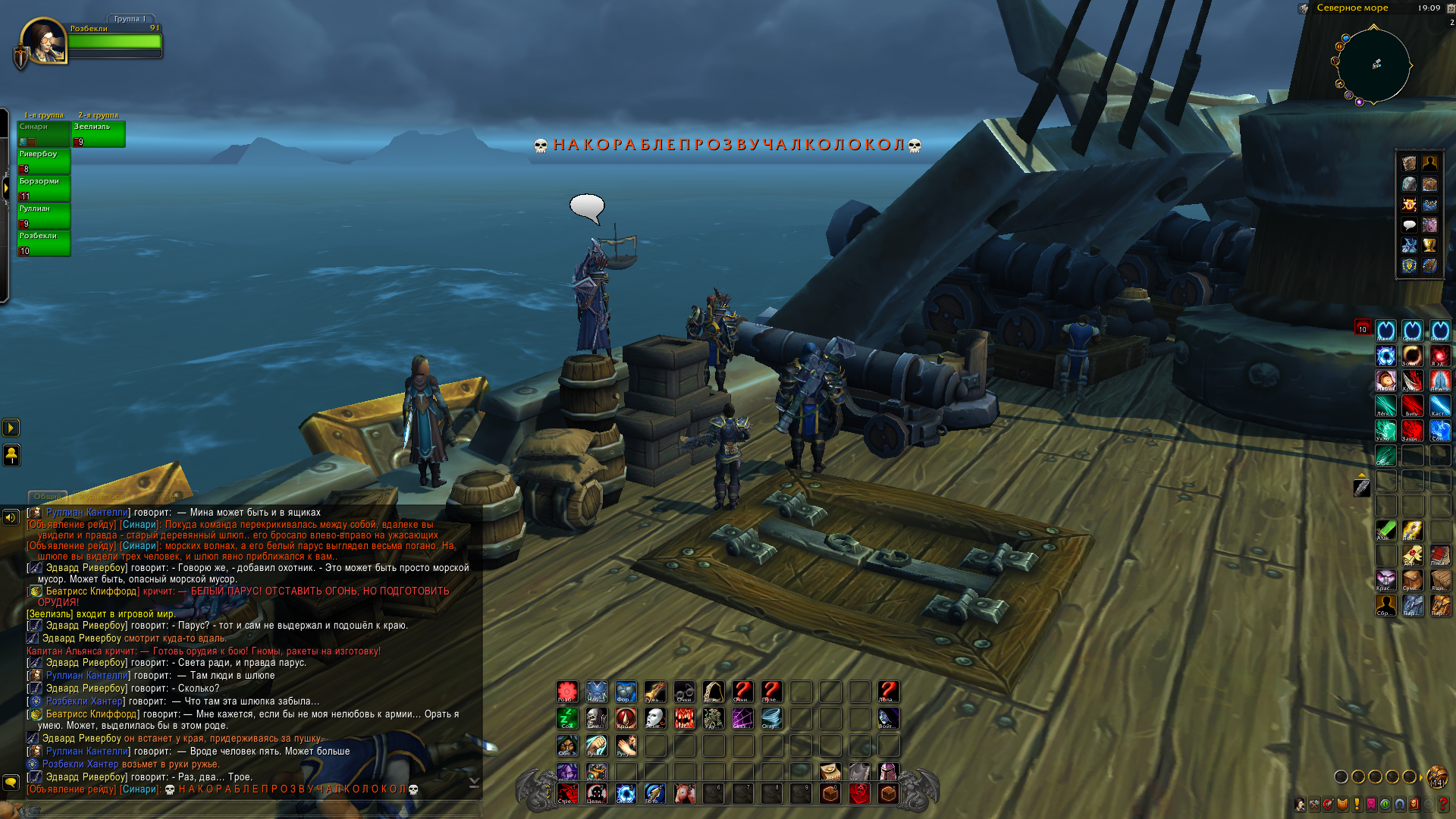The height and width of the screenshot is (819, 1456).
Task: Use the red gear ability icon
Action: pyautogui.click(x=567, y=691)
